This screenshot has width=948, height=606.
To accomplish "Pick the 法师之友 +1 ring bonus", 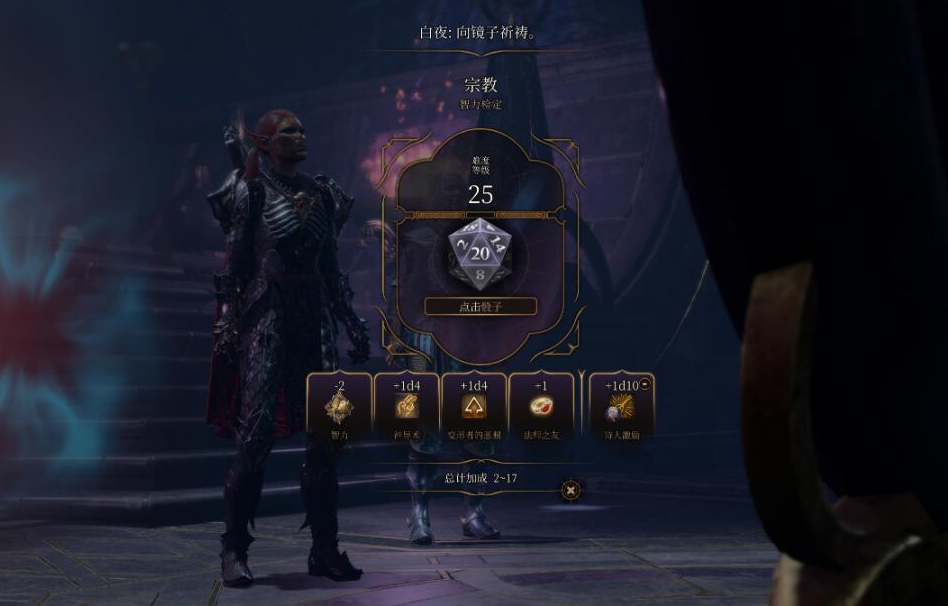I will [542, 408].
